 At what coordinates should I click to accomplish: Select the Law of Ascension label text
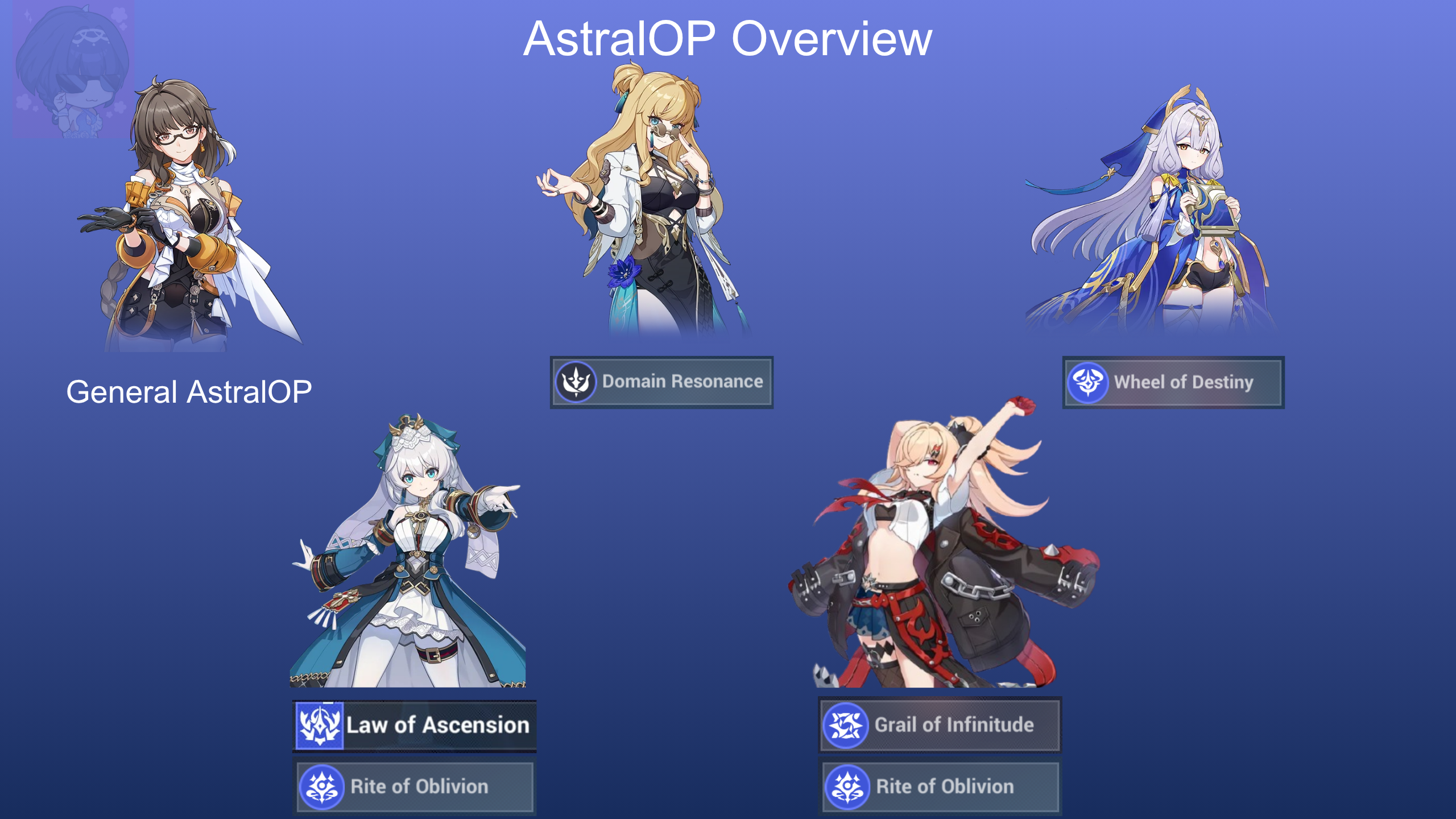(x=438, y=725)
